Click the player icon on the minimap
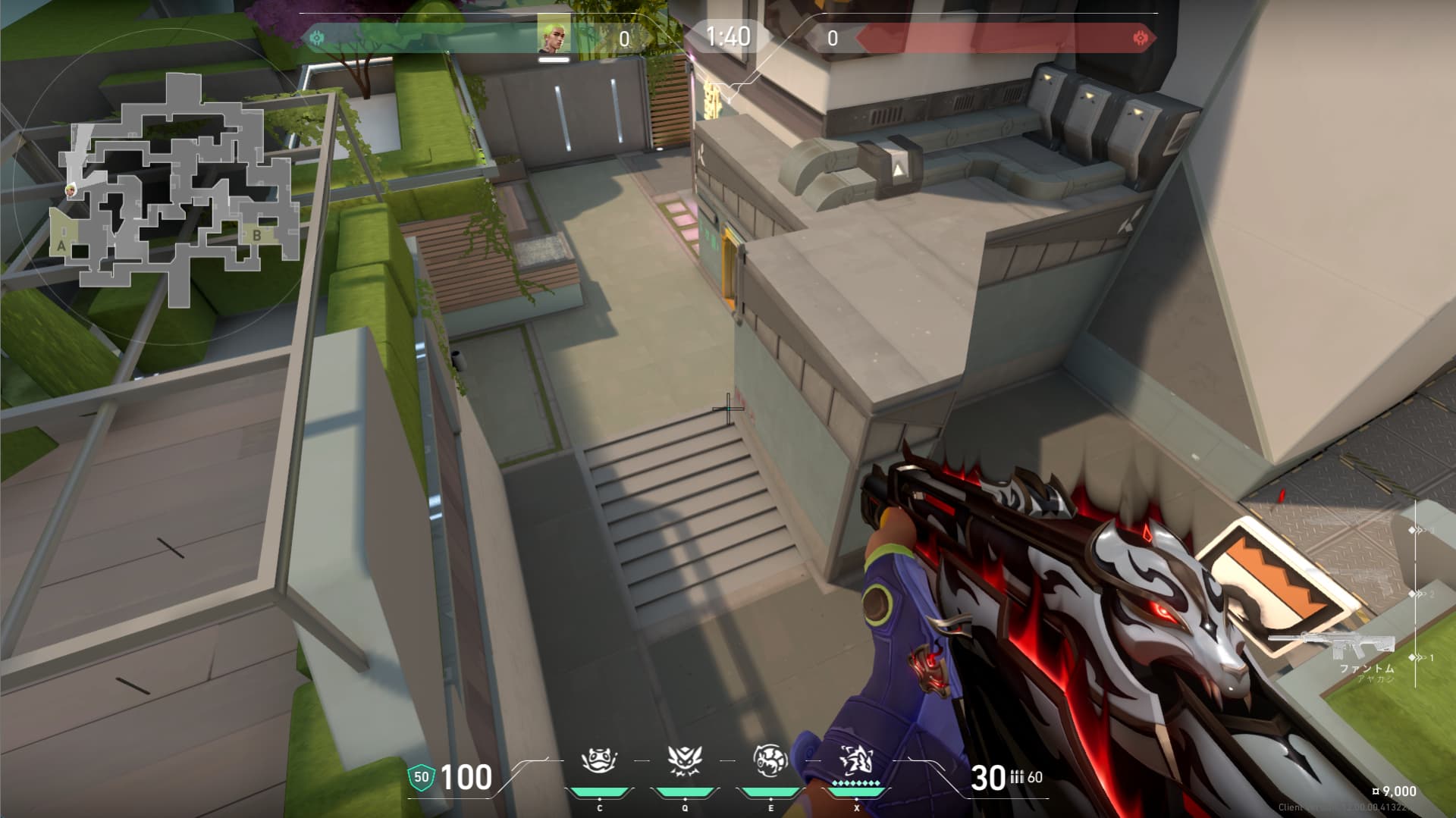The width and height of the screenshot is (1456, 818). point(71,190)
